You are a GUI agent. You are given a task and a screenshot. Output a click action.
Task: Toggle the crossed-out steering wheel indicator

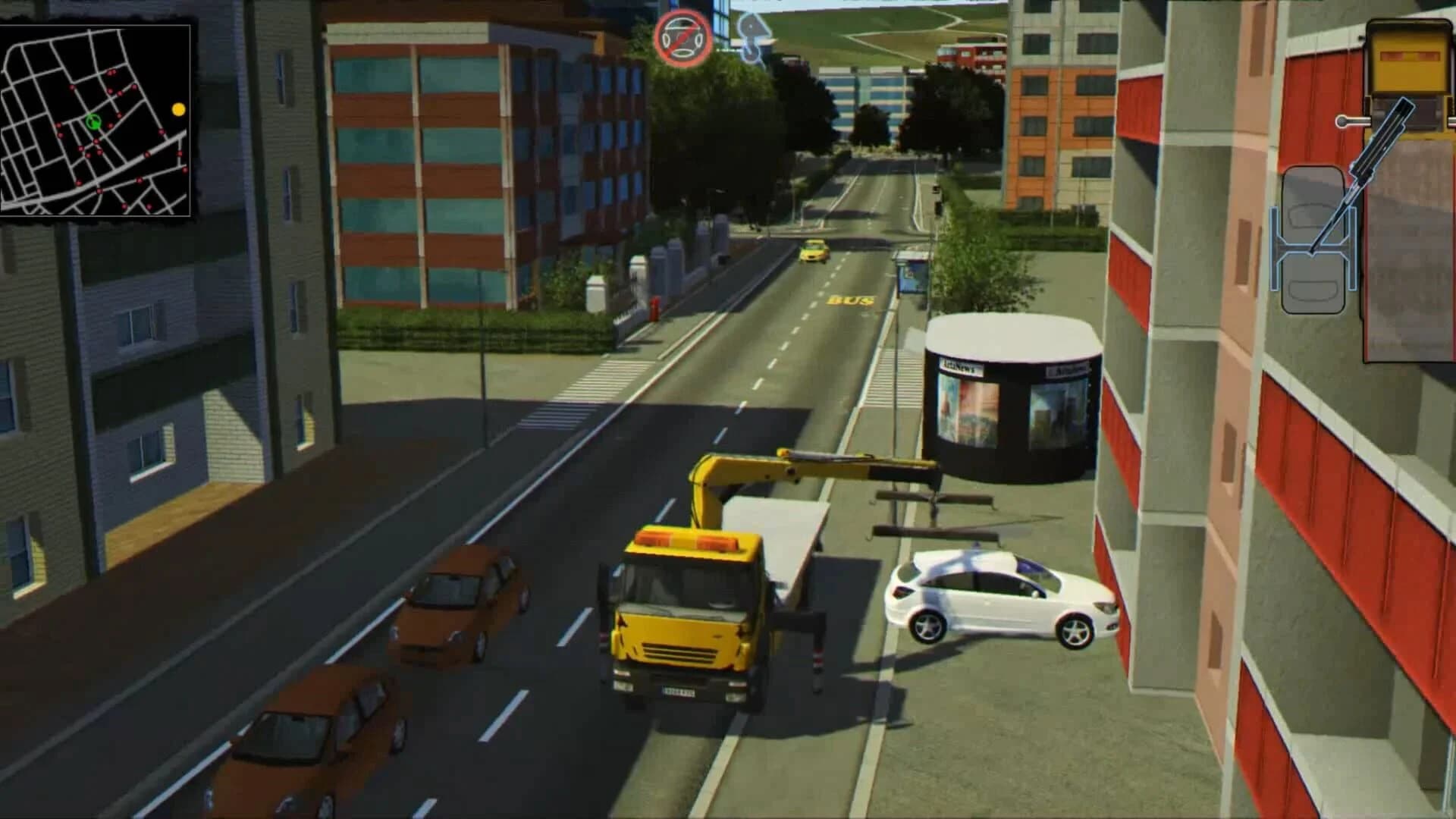point(681,36)
